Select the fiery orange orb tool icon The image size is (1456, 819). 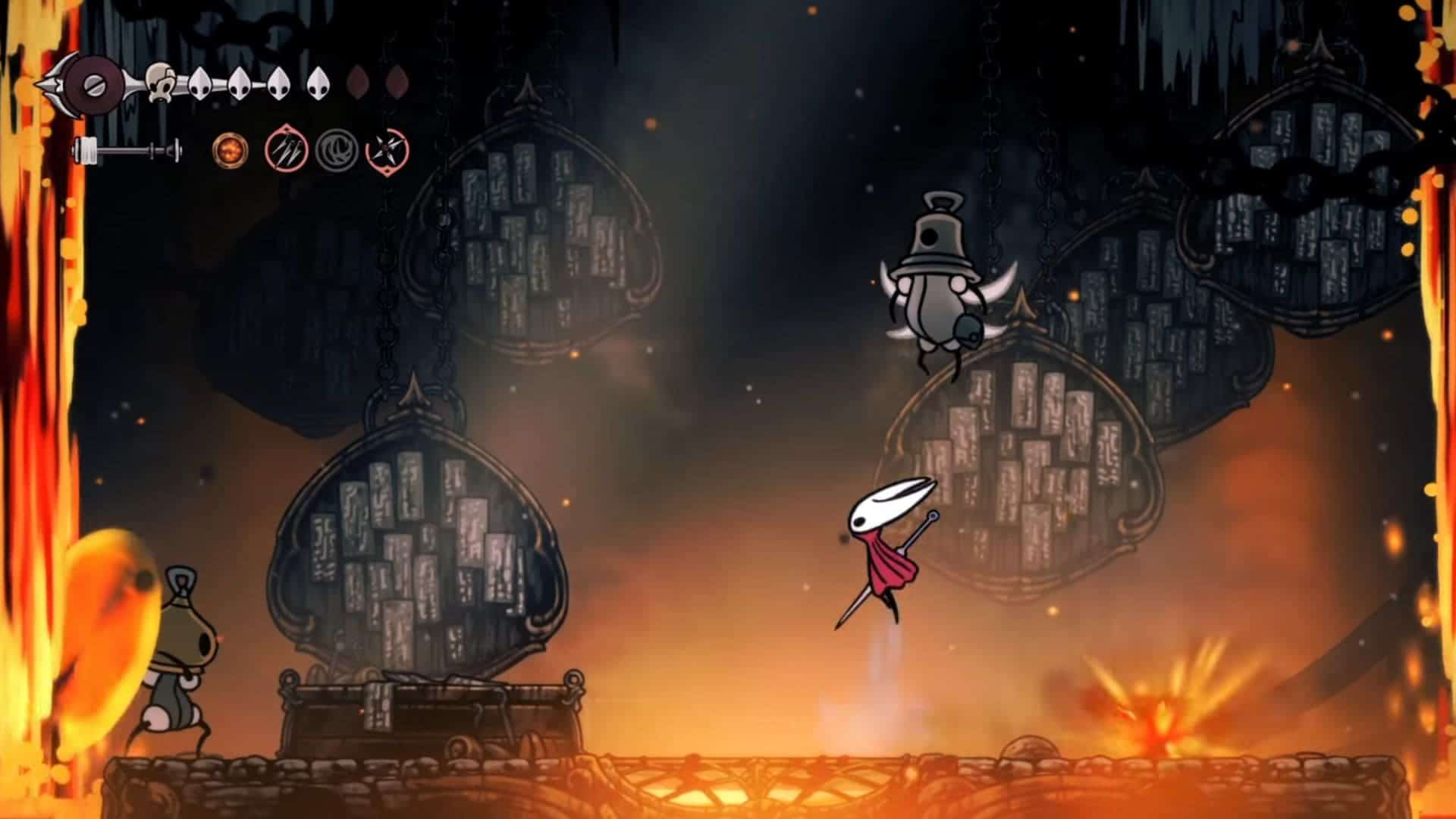coord(227,150)
